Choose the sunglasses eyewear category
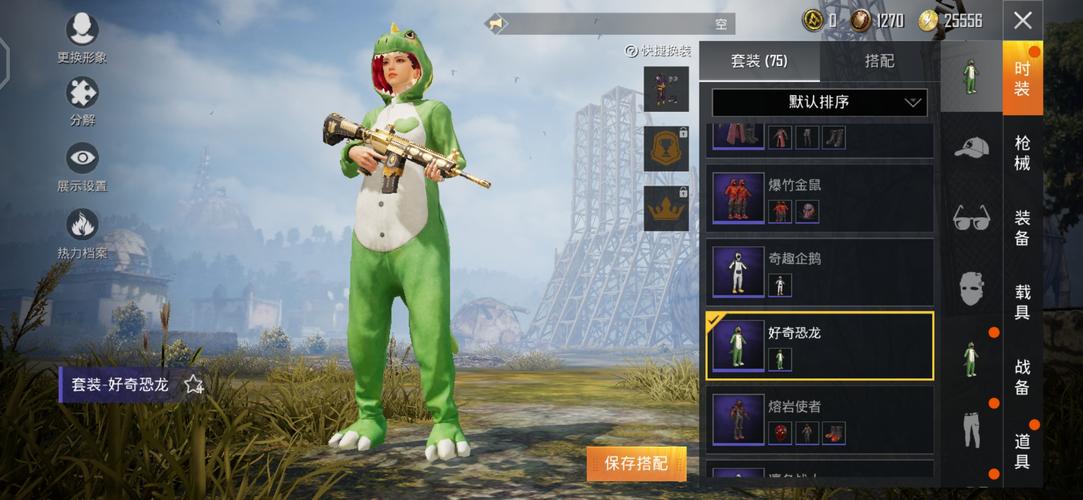This screenshot has width=1083, height=500. pyautogui.click(x=970, y=217)
